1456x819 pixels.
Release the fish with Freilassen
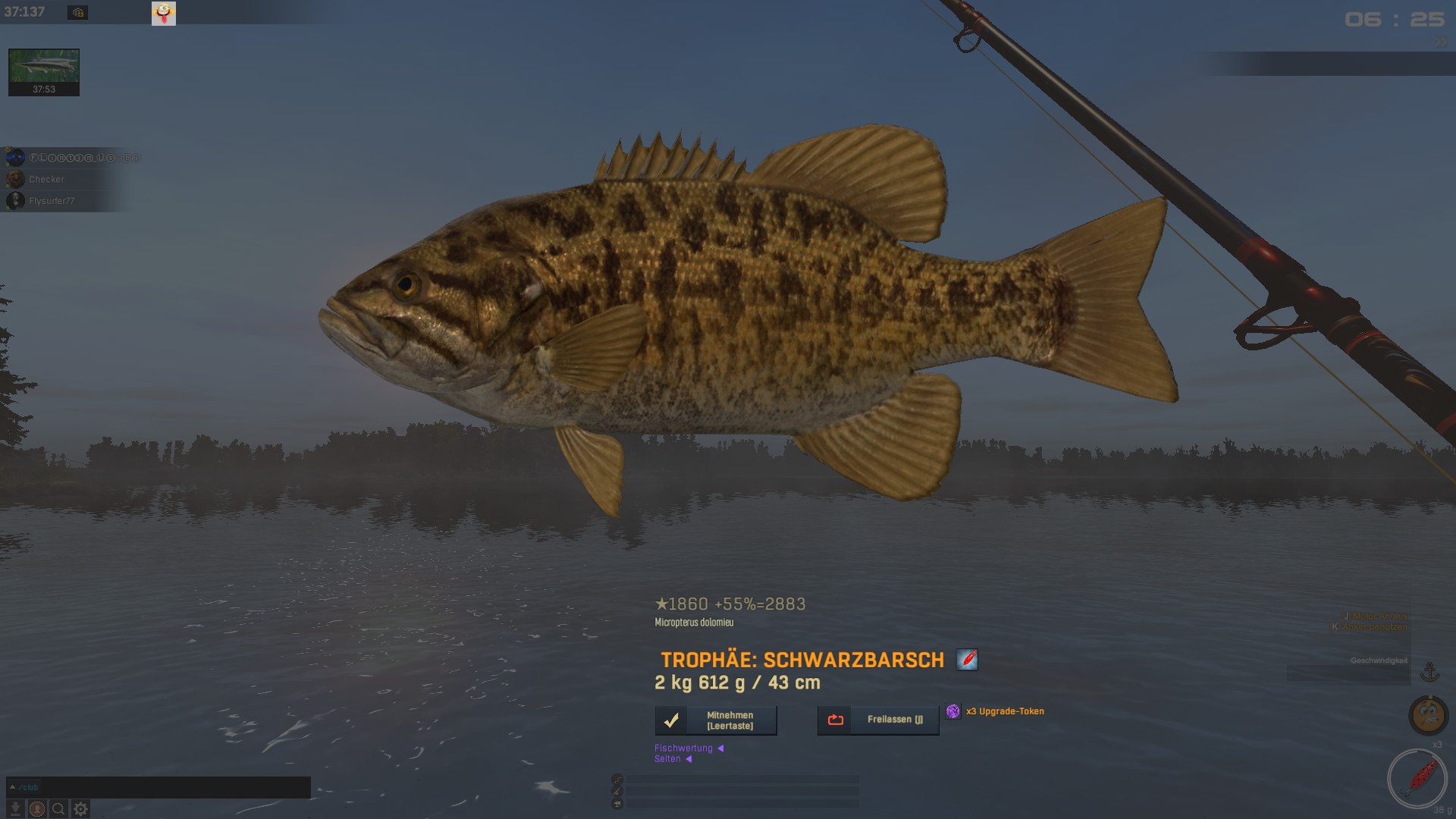point(878,720)
